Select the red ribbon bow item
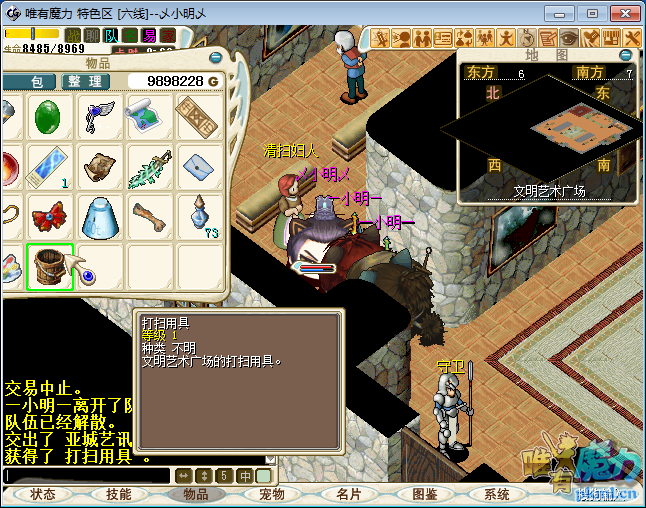 (50, 217)
